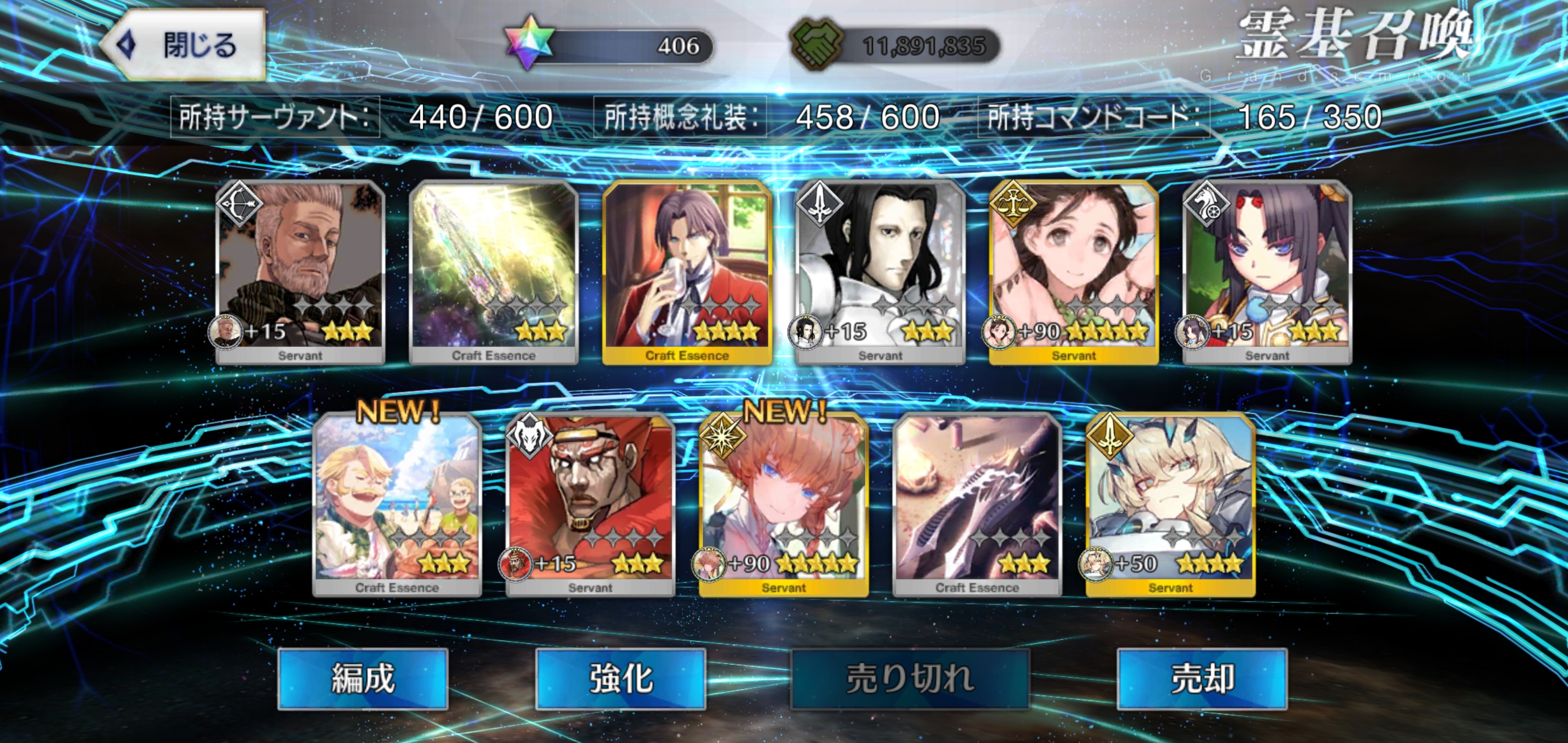View the NEW blonde mustached man Craft Essence

tap(397, 504)
